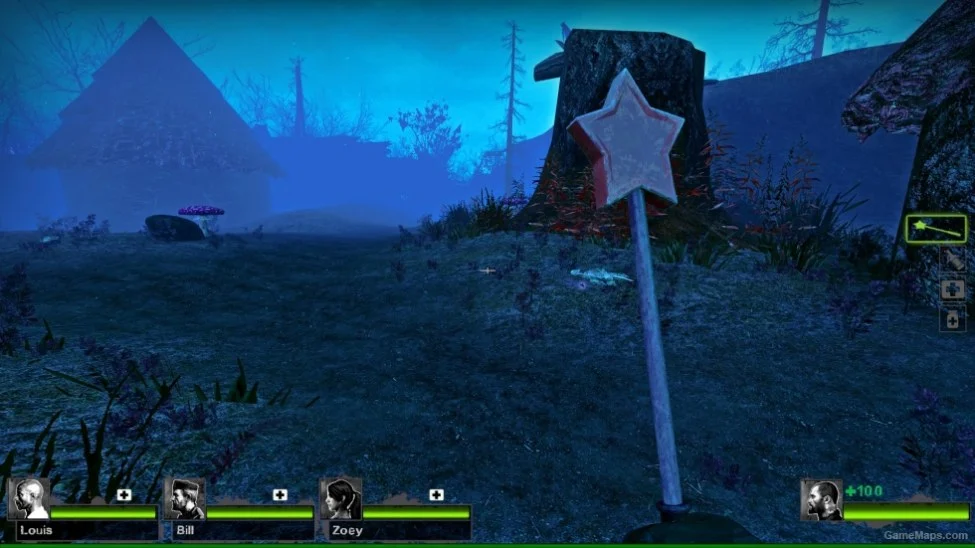Select the first aid kit slot
This screenshot has width=975, height=548.
(952, 289)
